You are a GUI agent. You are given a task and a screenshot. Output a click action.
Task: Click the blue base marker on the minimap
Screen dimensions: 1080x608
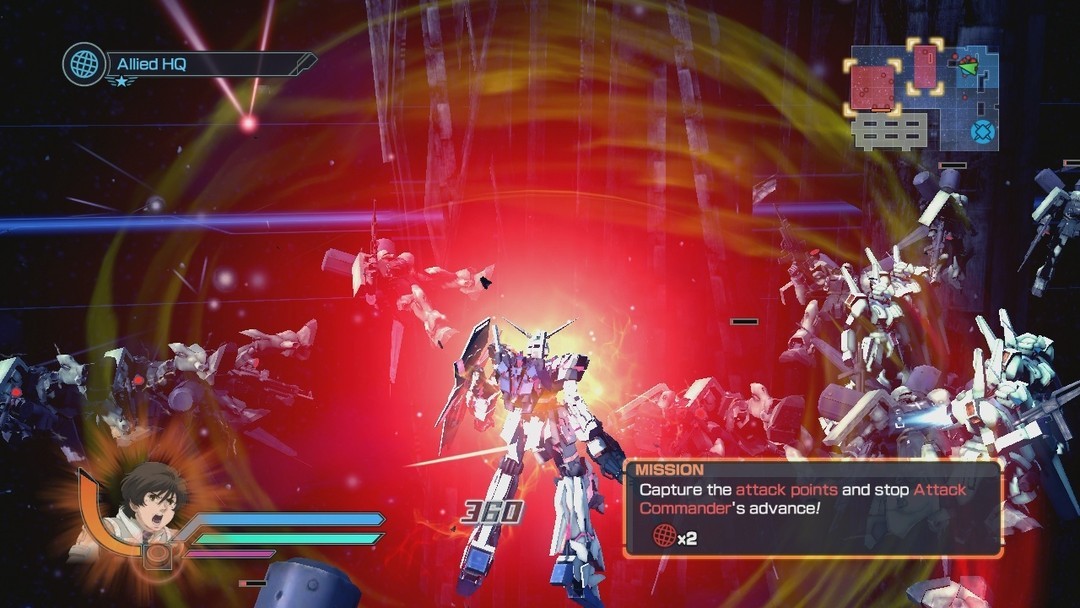(983, 131)
